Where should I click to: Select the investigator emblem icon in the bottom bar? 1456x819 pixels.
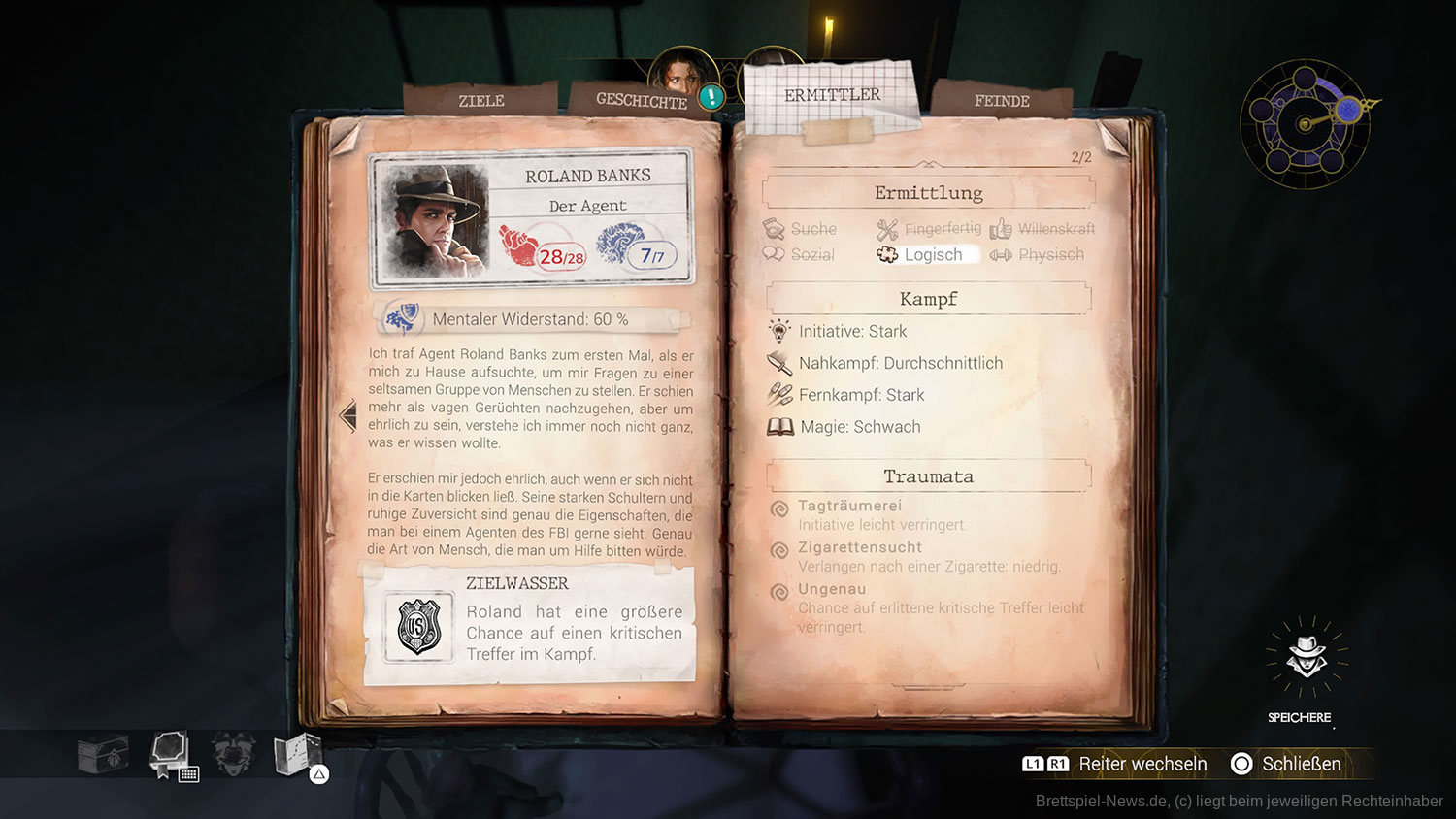[234, 753]
